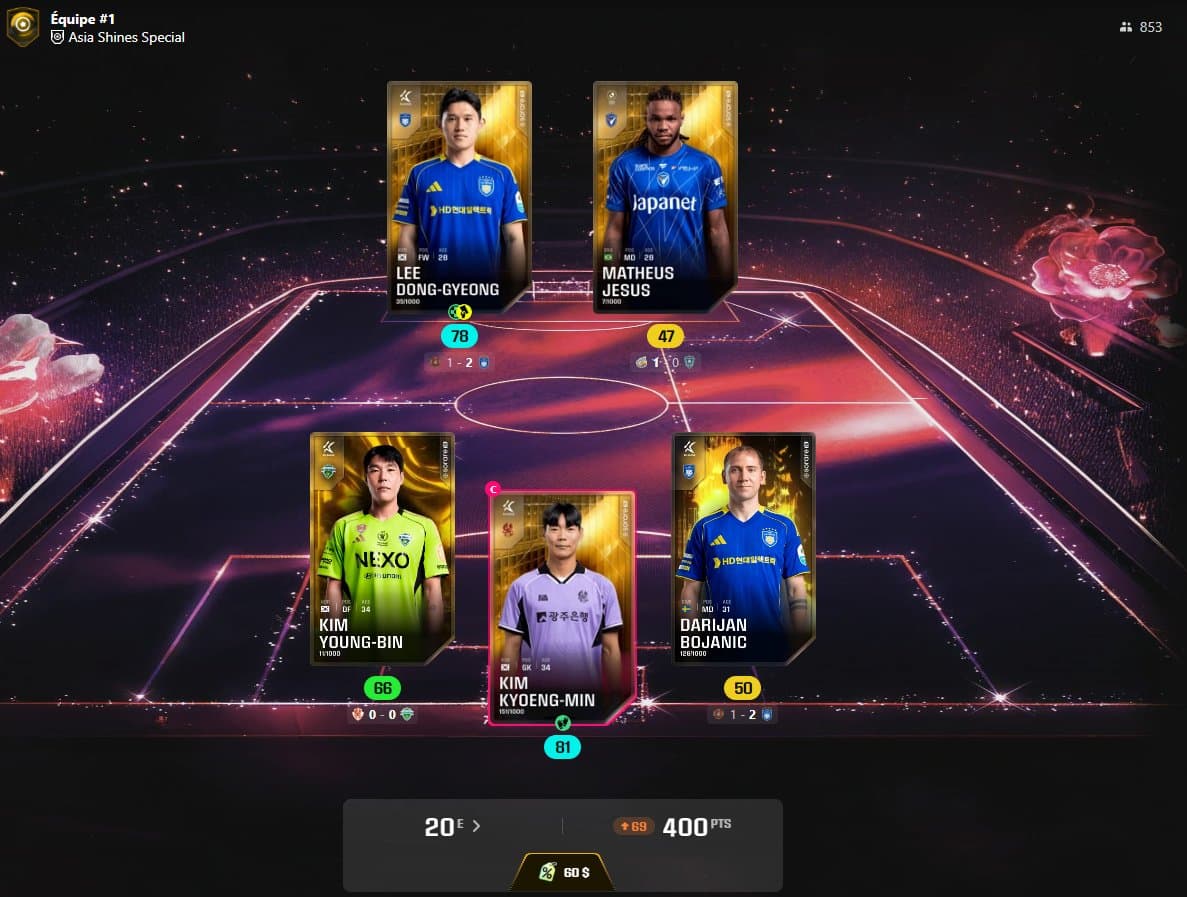Click the 60 $ reward badge

click(564, 872)
